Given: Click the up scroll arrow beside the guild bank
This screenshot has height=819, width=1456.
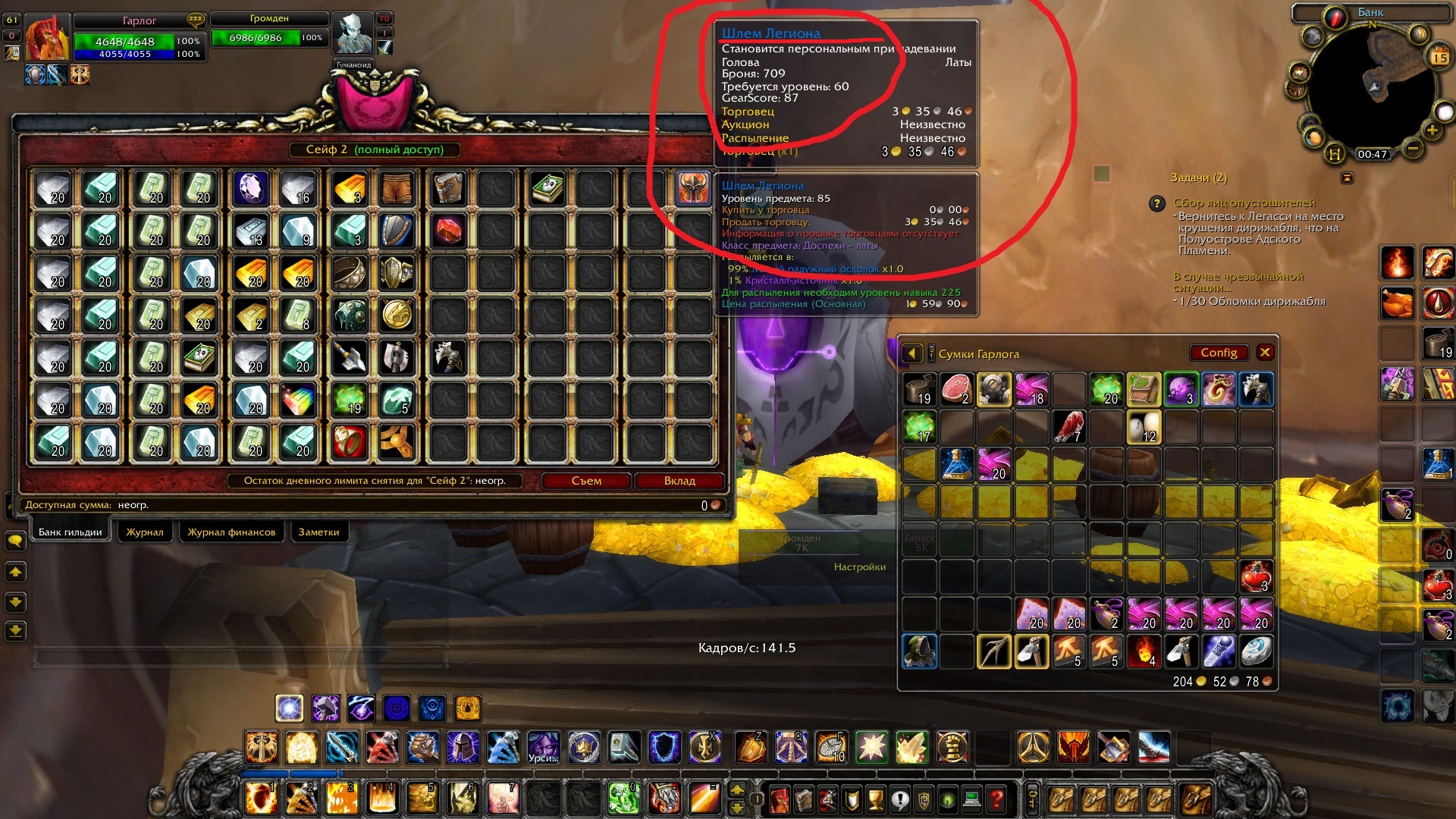Looking at the screenshot, I should click(x=16, y=572).
